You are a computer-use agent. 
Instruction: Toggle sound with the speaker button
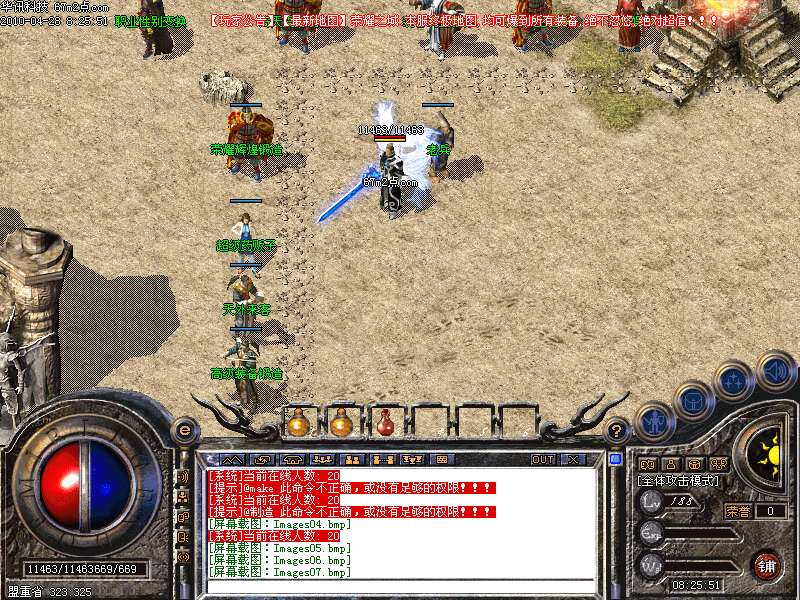(x=775, y=369)
